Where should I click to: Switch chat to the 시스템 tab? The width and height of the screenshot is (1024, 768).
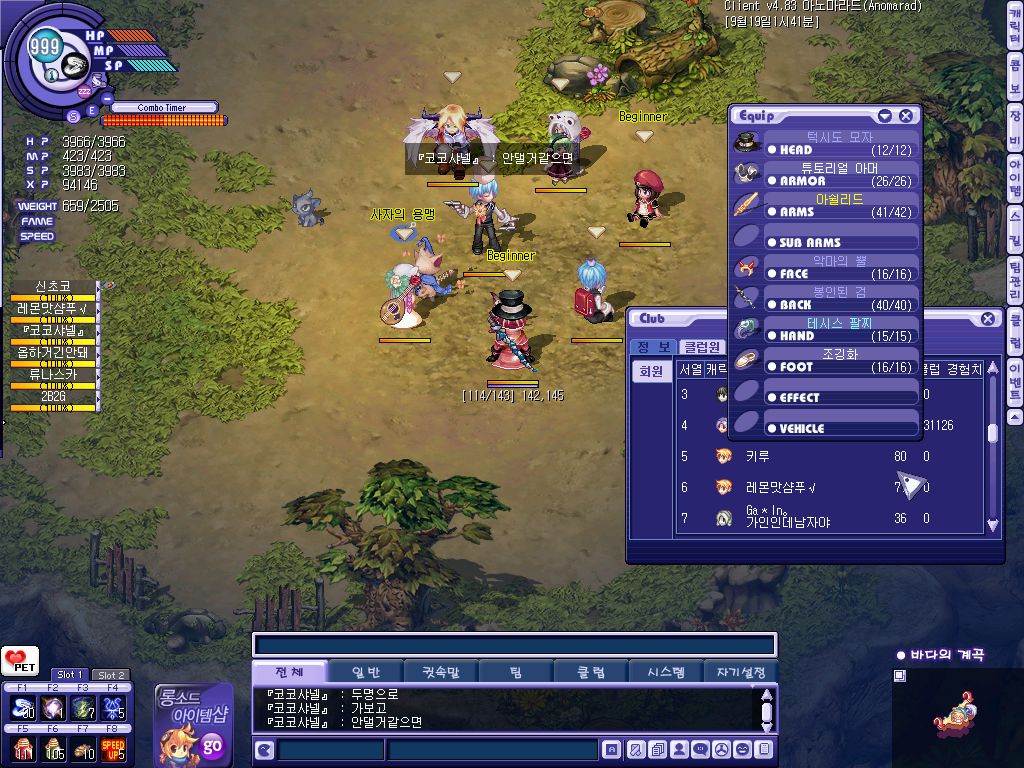point(665,673)
